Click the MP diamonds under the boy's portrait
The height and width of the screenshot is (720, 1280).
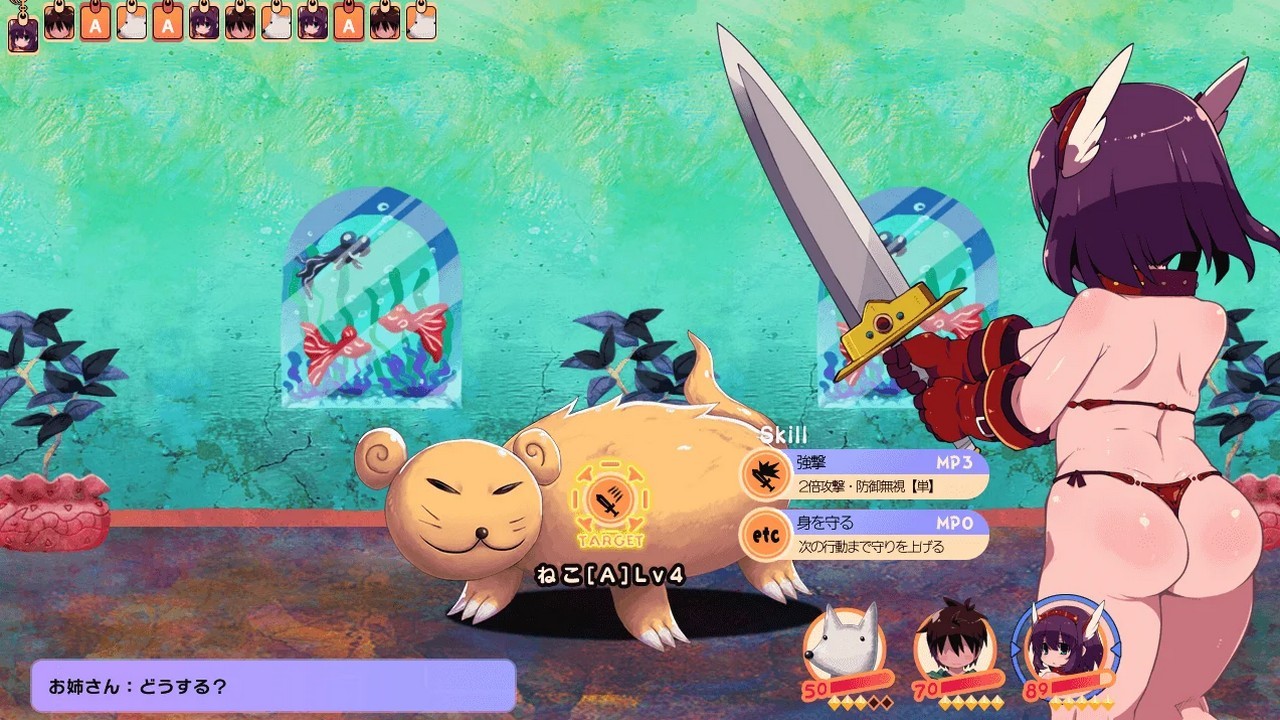point(970,703)
